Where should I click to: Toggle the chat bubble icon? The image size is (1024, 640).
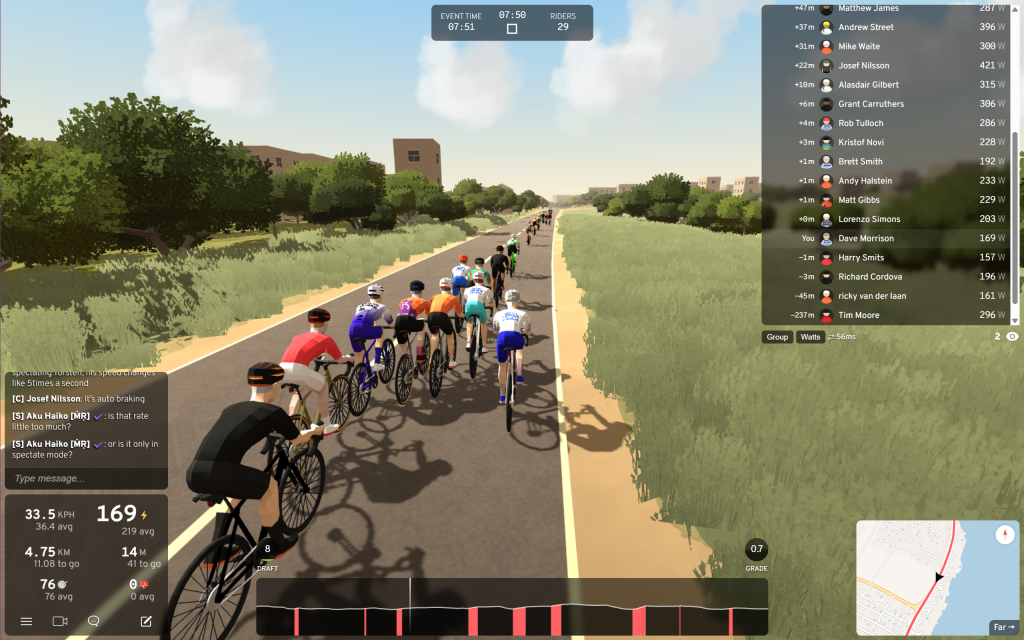point(94,621)
